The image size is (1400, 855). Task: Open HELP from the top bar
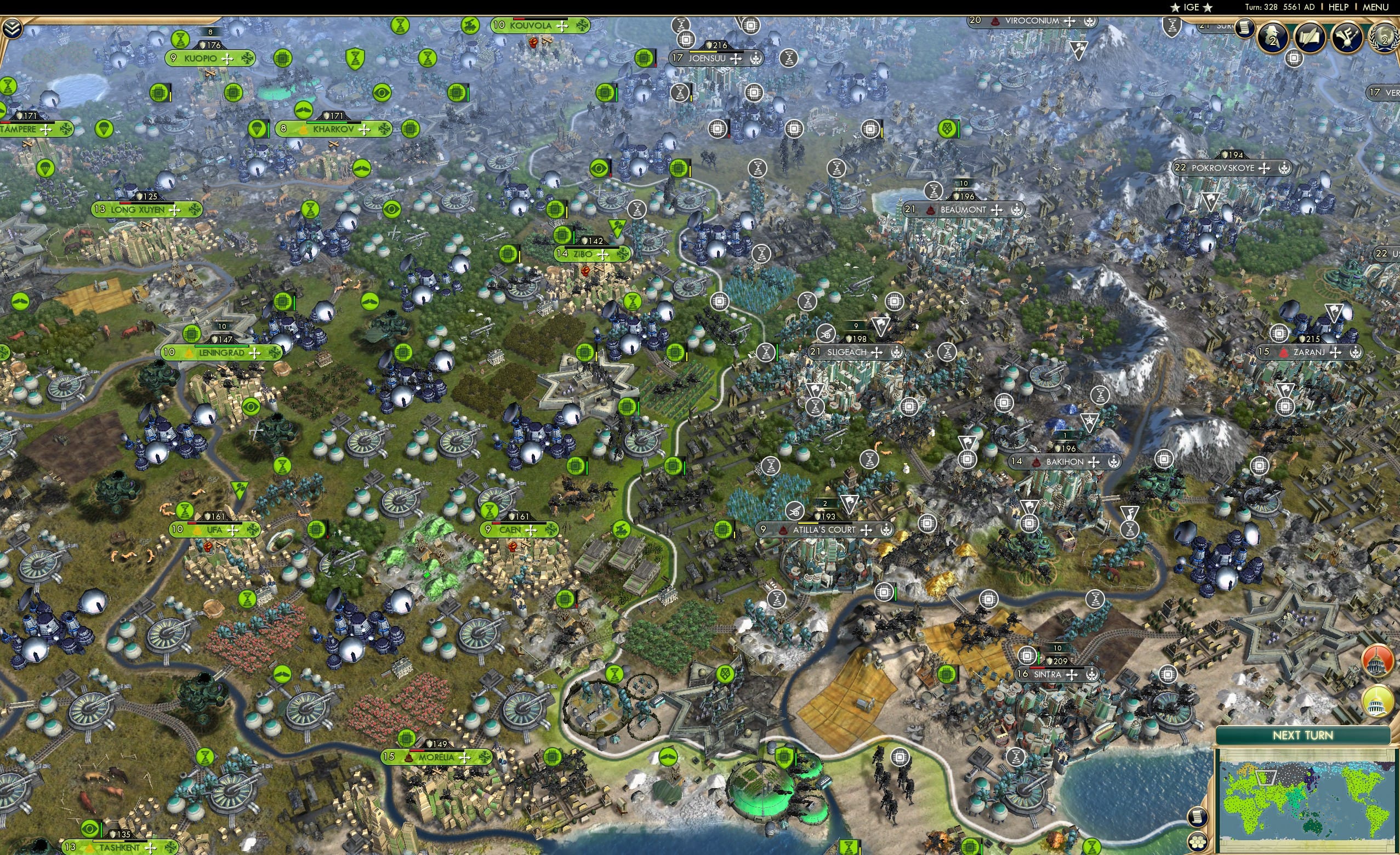click(1339, 7)
